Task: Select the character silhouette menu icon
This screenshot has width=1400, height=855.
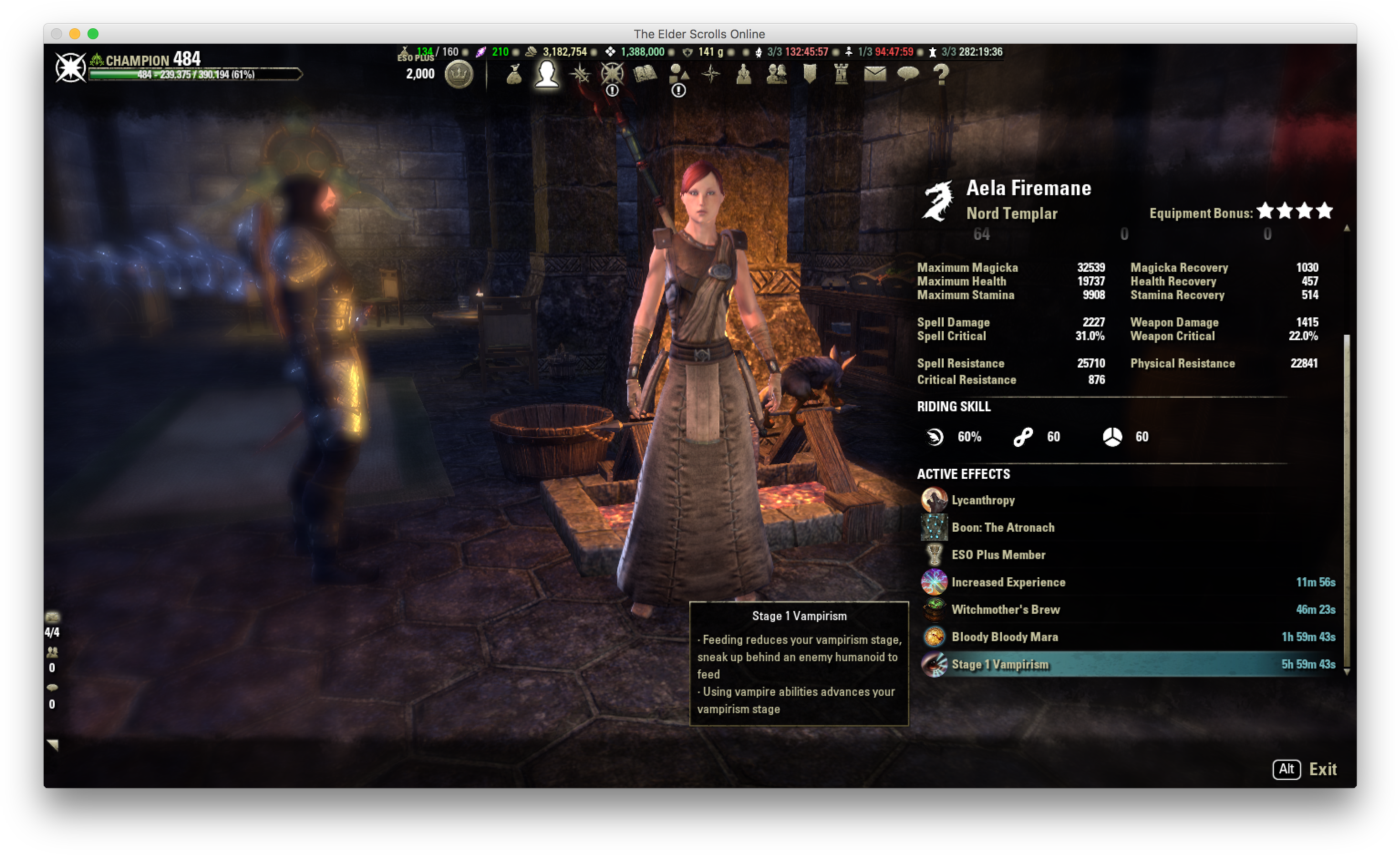Action: pyautogui.click(x=547, y=74)
